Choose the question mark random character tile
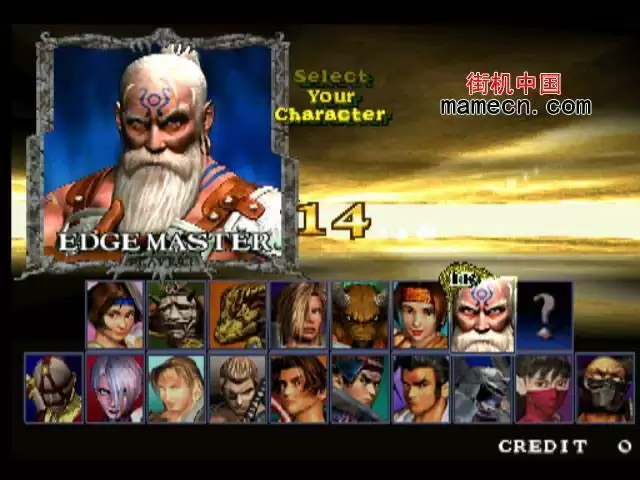This screenshot has height=480, width=640. tap(545, 315)
